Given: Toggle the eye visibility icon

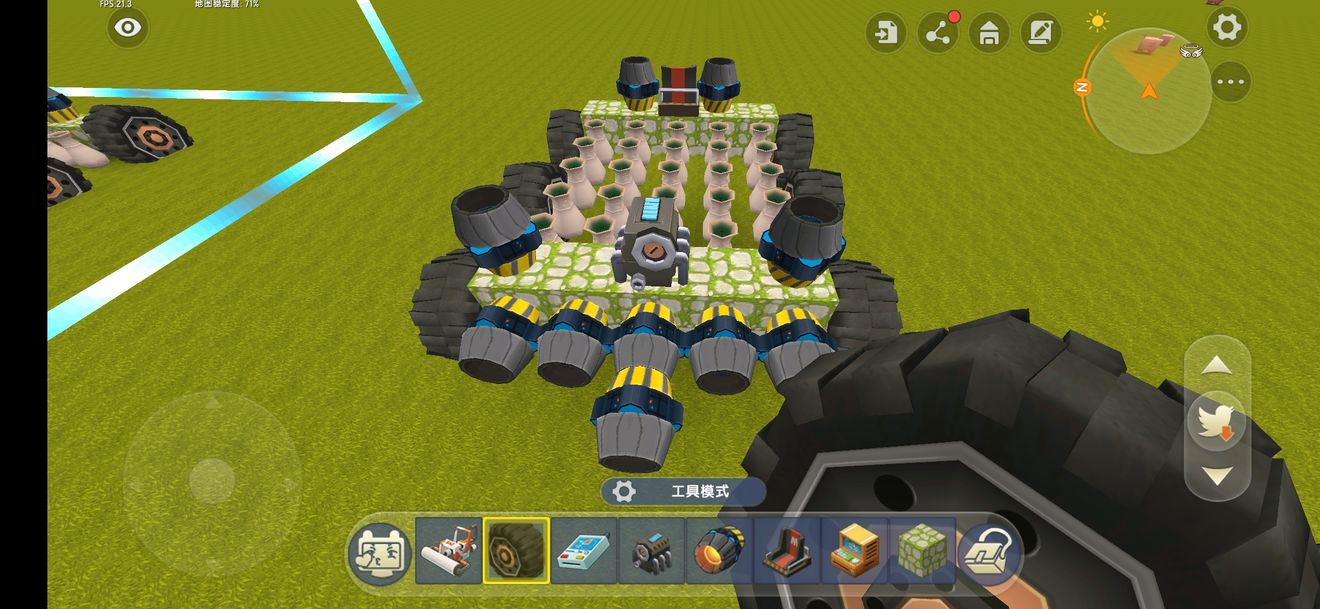Looking at the screenshot, I should [128, 27].
